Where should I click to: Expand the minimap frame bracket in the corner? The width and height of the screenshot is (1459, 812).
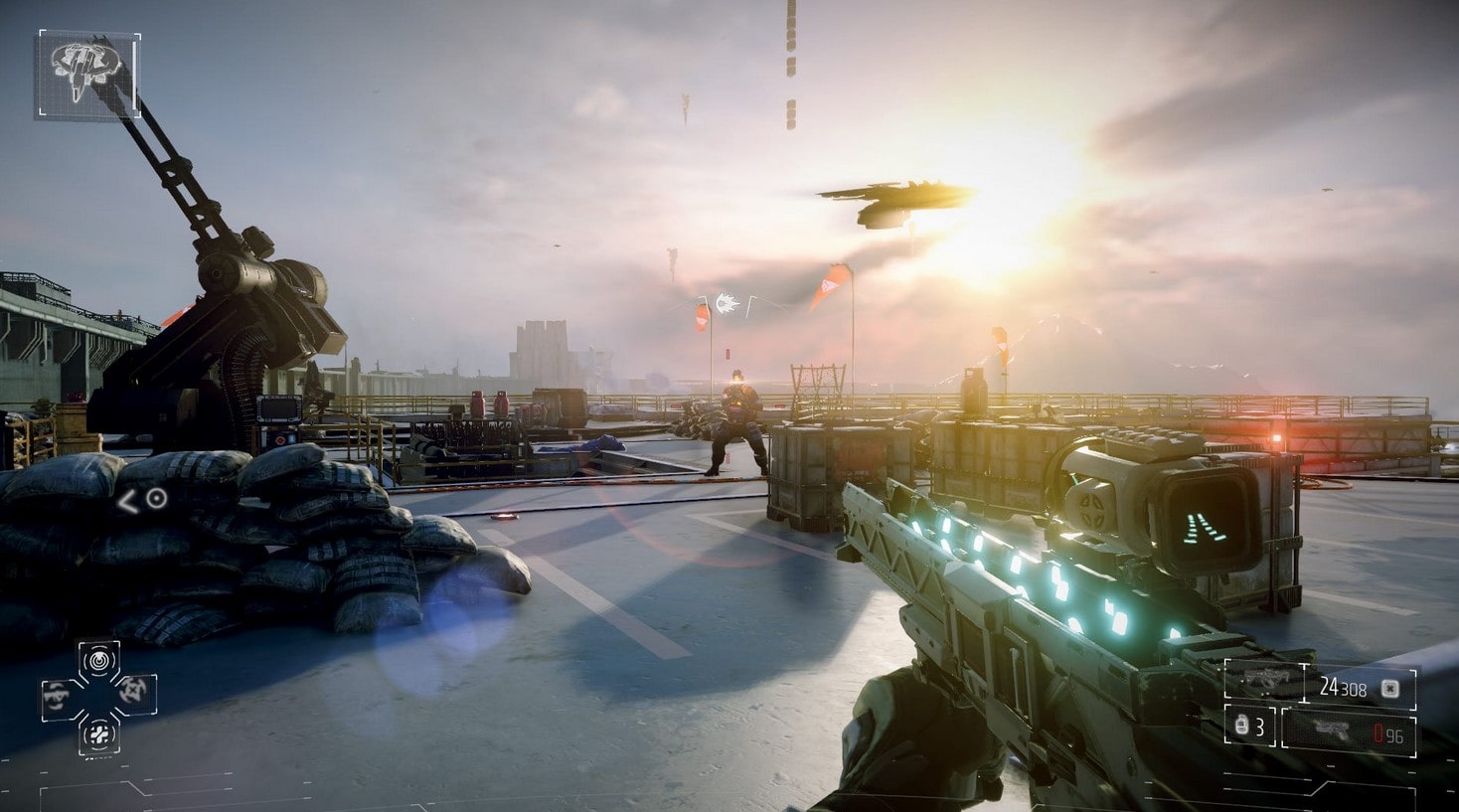pyautogui.click(x=42, y=34)
